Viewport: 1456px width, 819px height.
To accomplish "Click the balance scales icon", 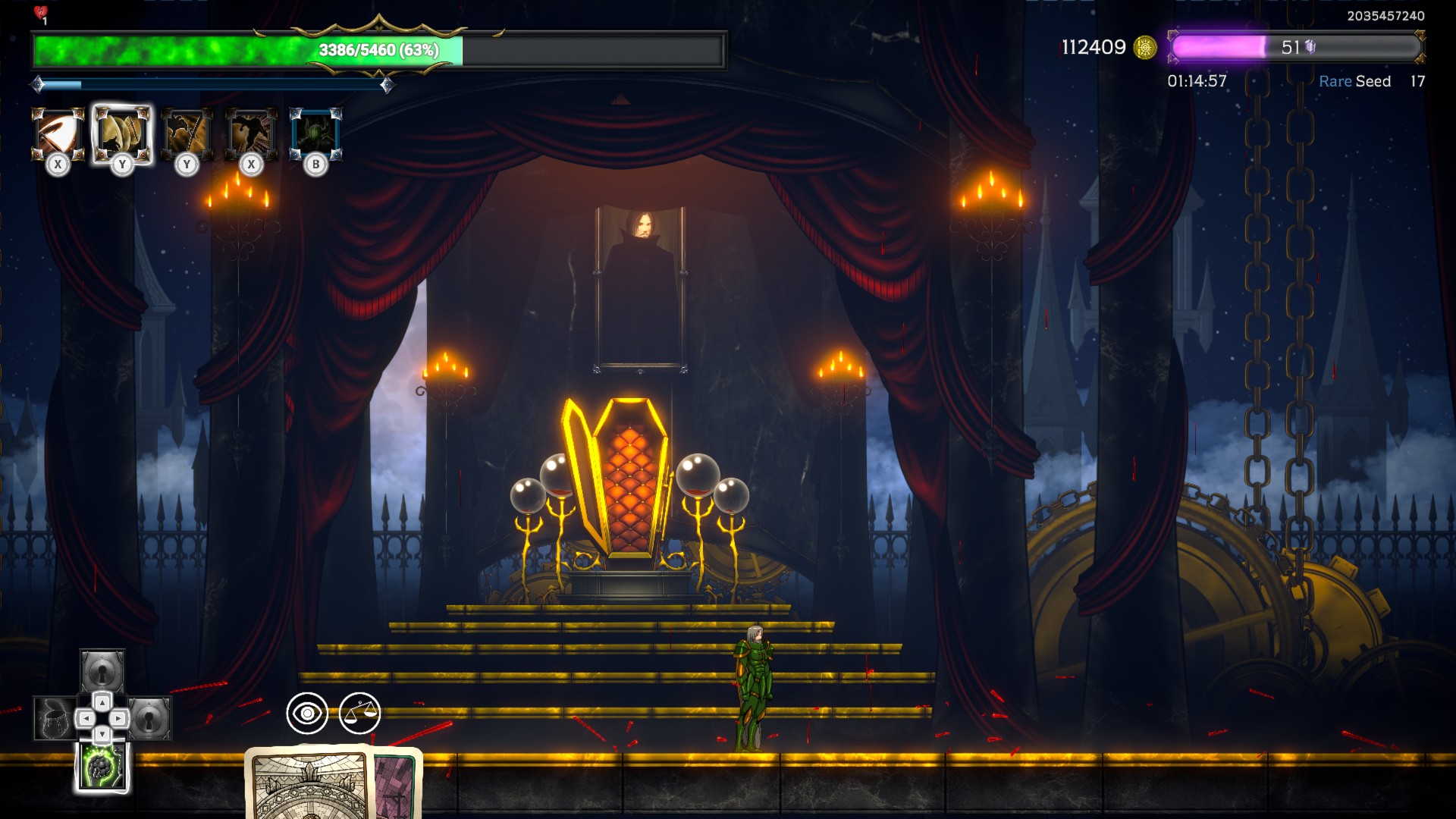I will [359, 713].
